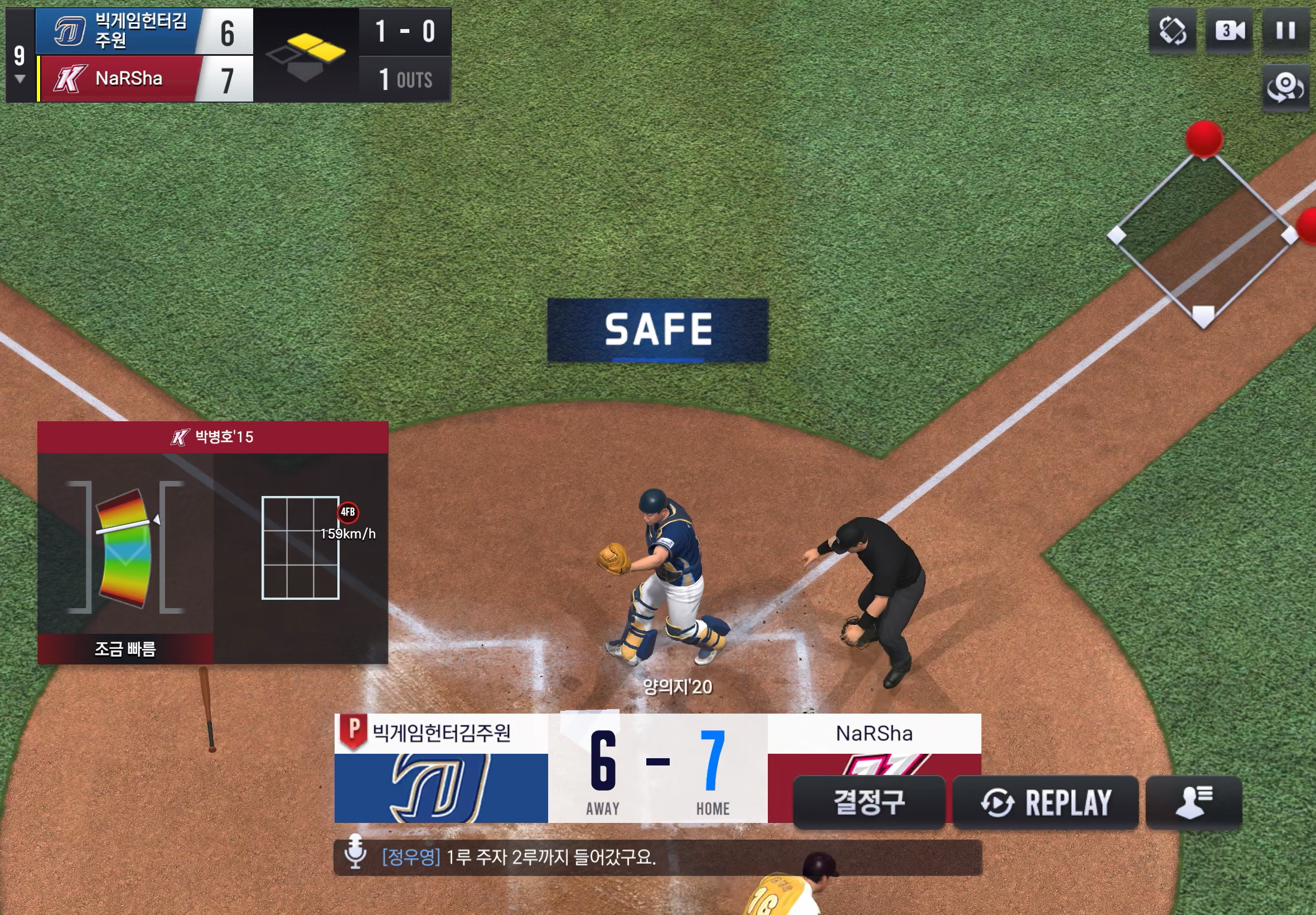1316x915 pixels.
Task: Watch the REPLAY
Action: pyautogui.click(x=1045, y=802)
